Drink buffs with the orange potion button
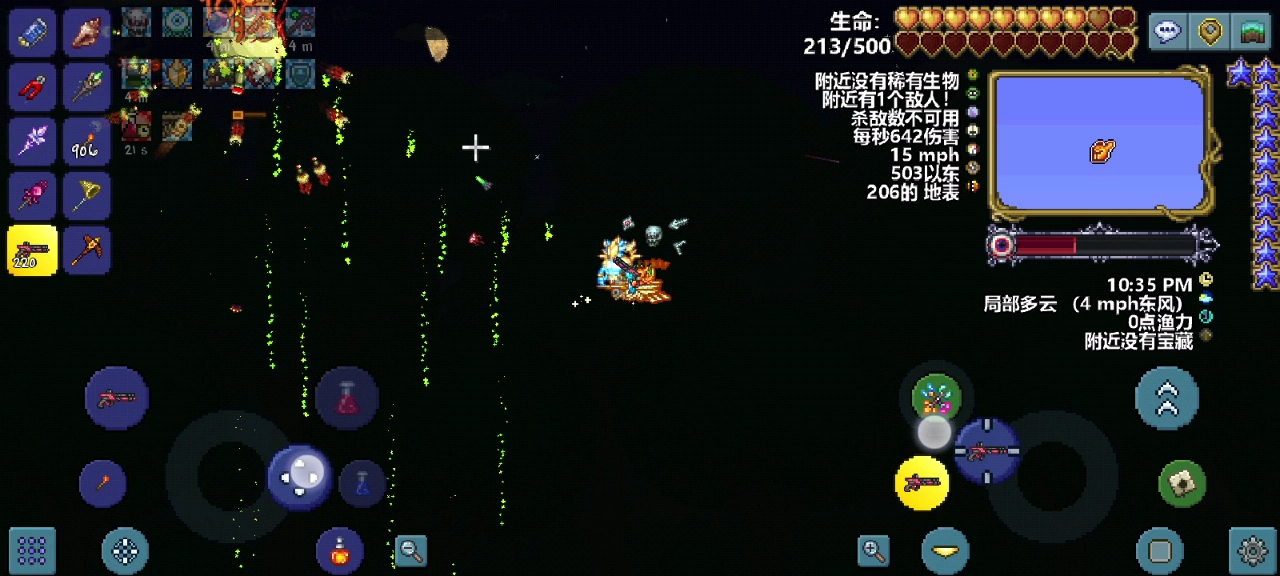This screenshot has width=1280, height=576. point(340,549)
